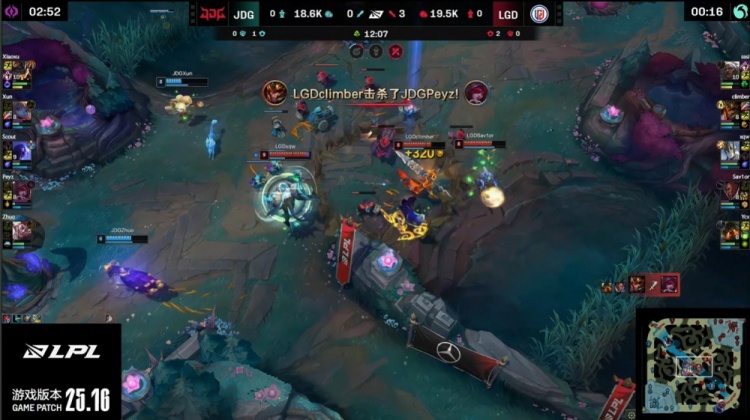Image resolution: width=750 pixels, height=420 pixels.
Task: Choose Scout's champion portrait
Action: 22,151
